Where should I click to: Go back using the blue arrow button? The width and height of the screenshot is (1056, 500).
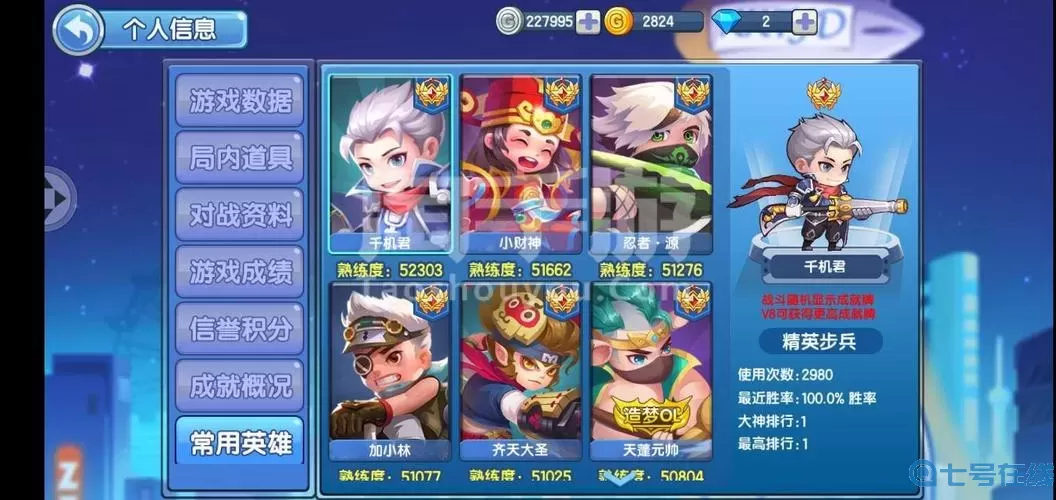77,30
